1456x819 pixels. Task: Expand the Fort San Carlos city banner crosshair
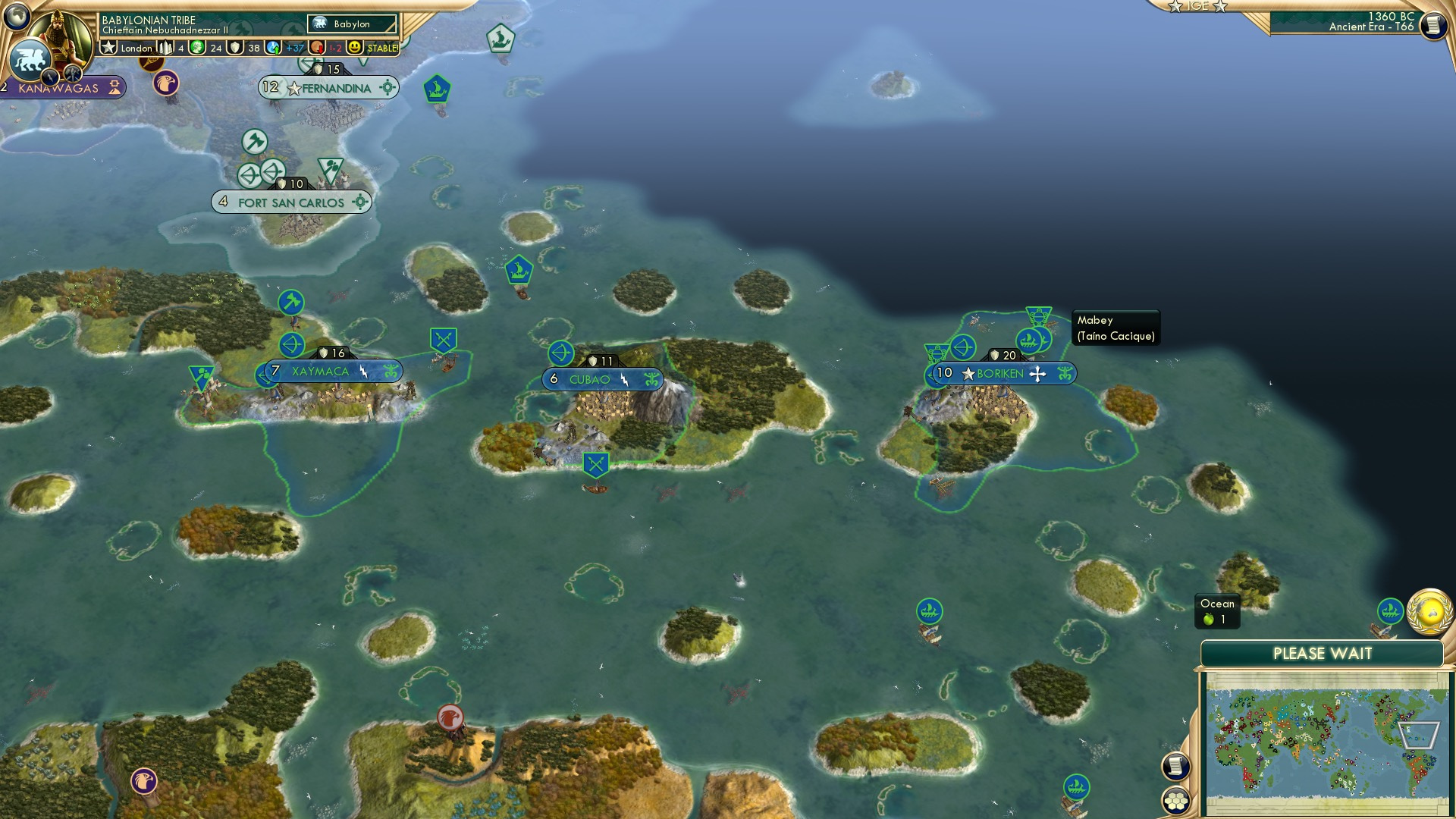click(360, 202)
